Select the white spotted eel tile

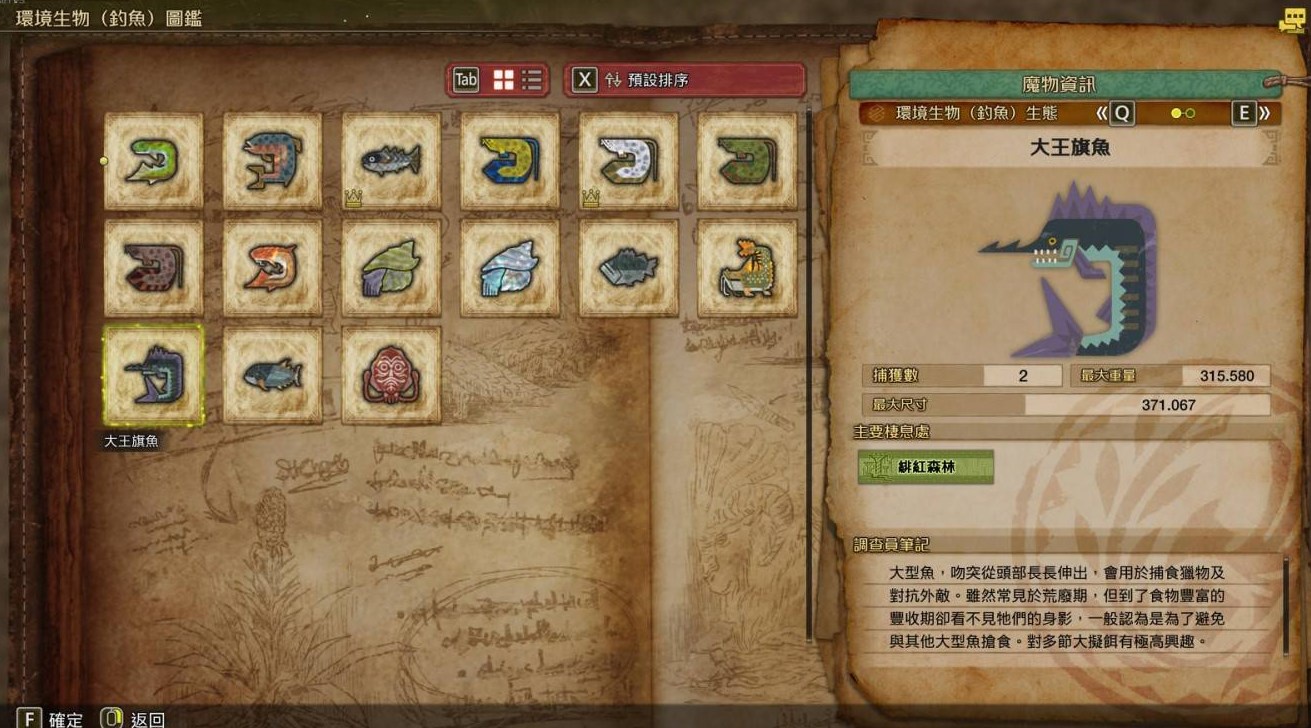click(x=629, y=161)
